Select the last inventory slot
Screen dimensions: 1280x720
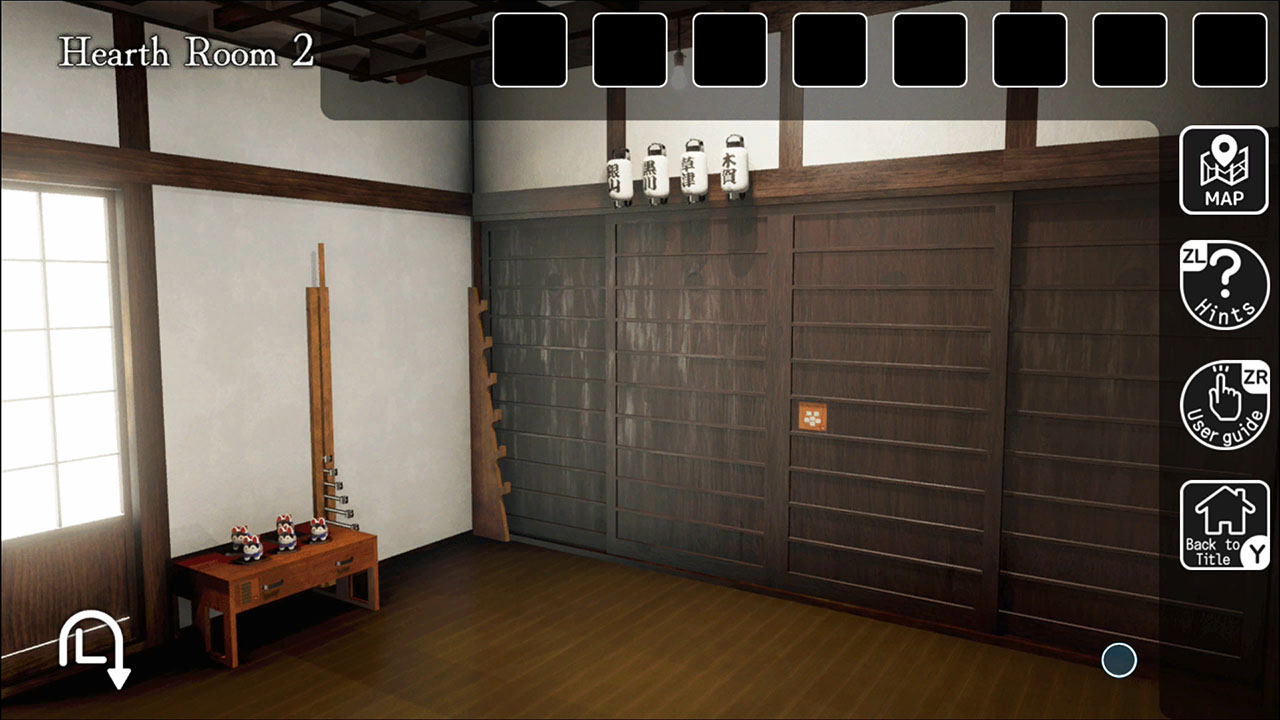[x=1228, y=50]
